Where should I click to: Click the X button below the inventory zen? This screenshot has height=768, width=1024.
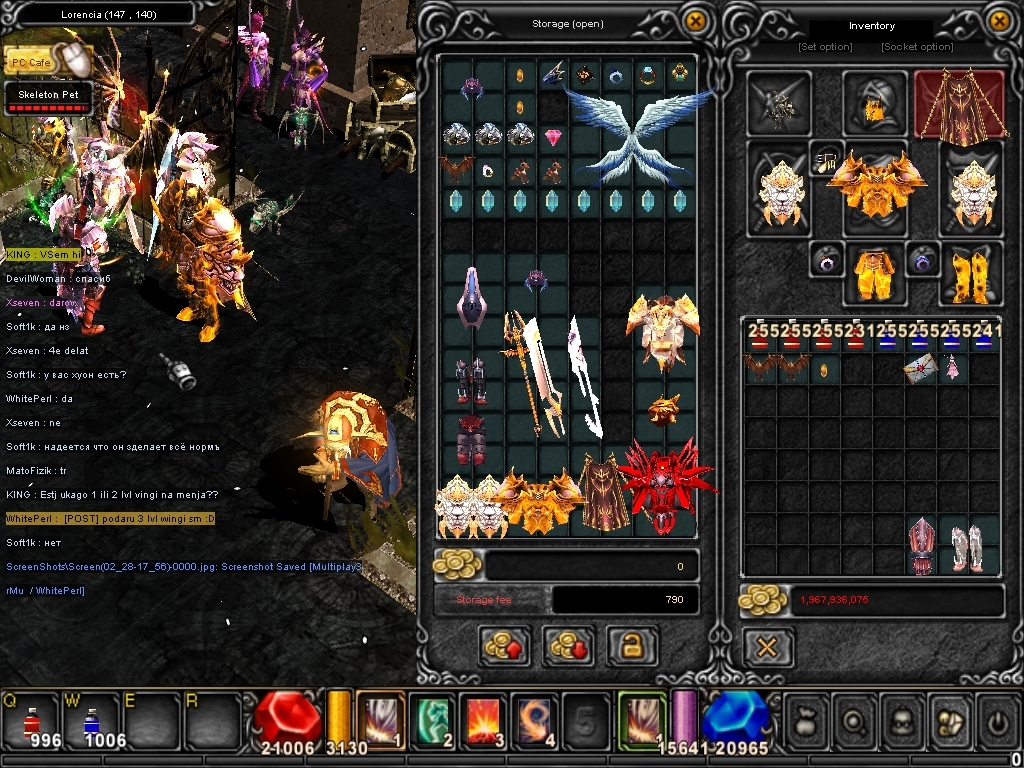coord(767,647)
